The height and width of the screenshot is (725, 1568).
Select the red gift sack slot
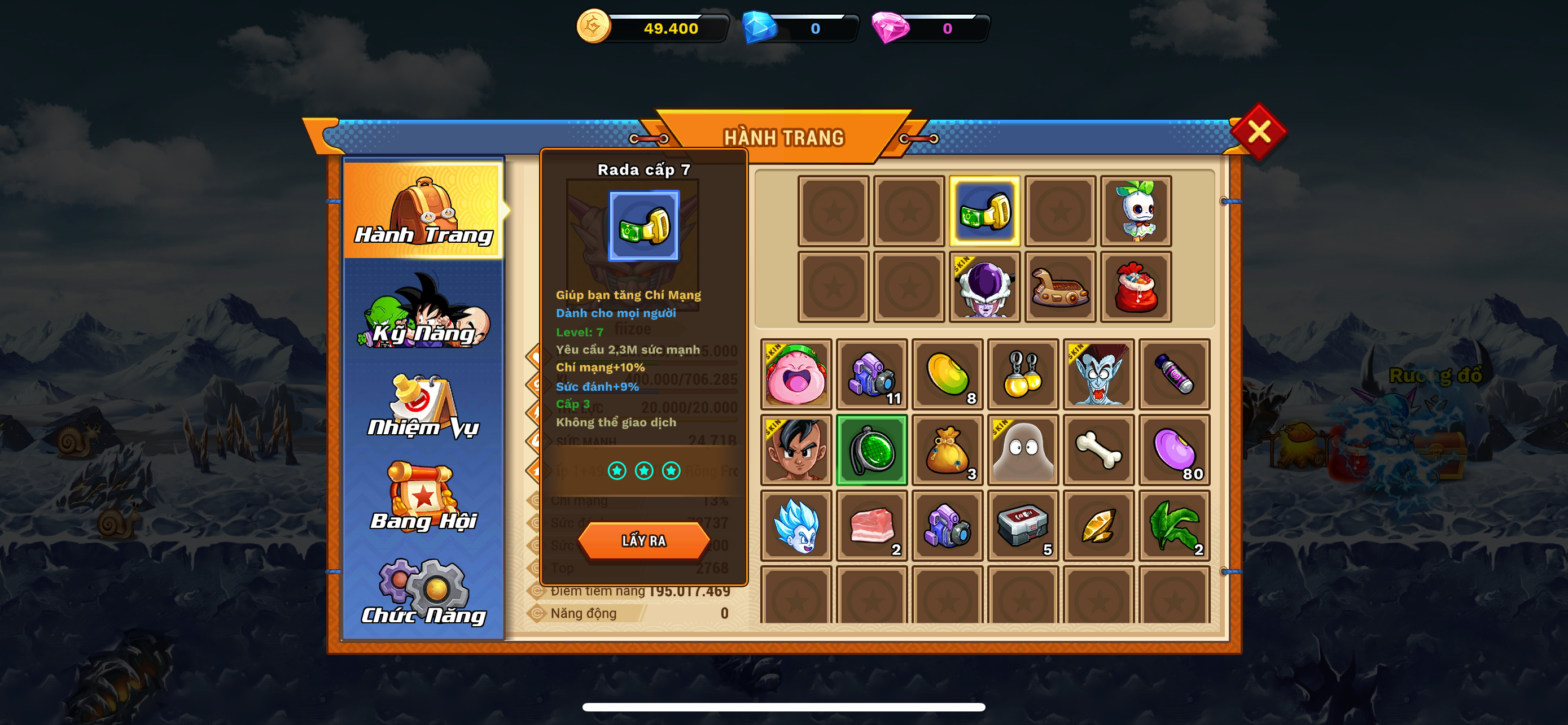point(1135,287)
